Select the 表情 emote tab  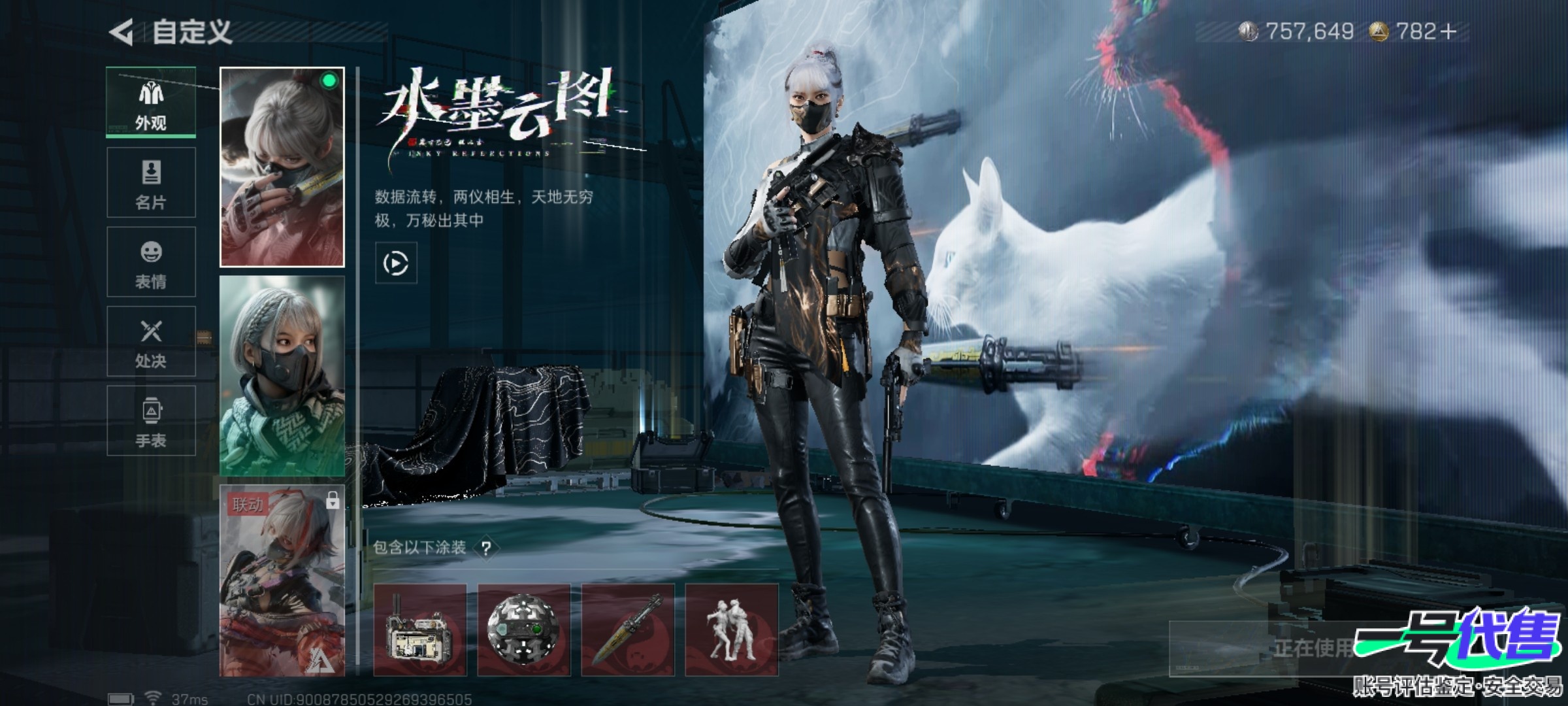[151, 262]
